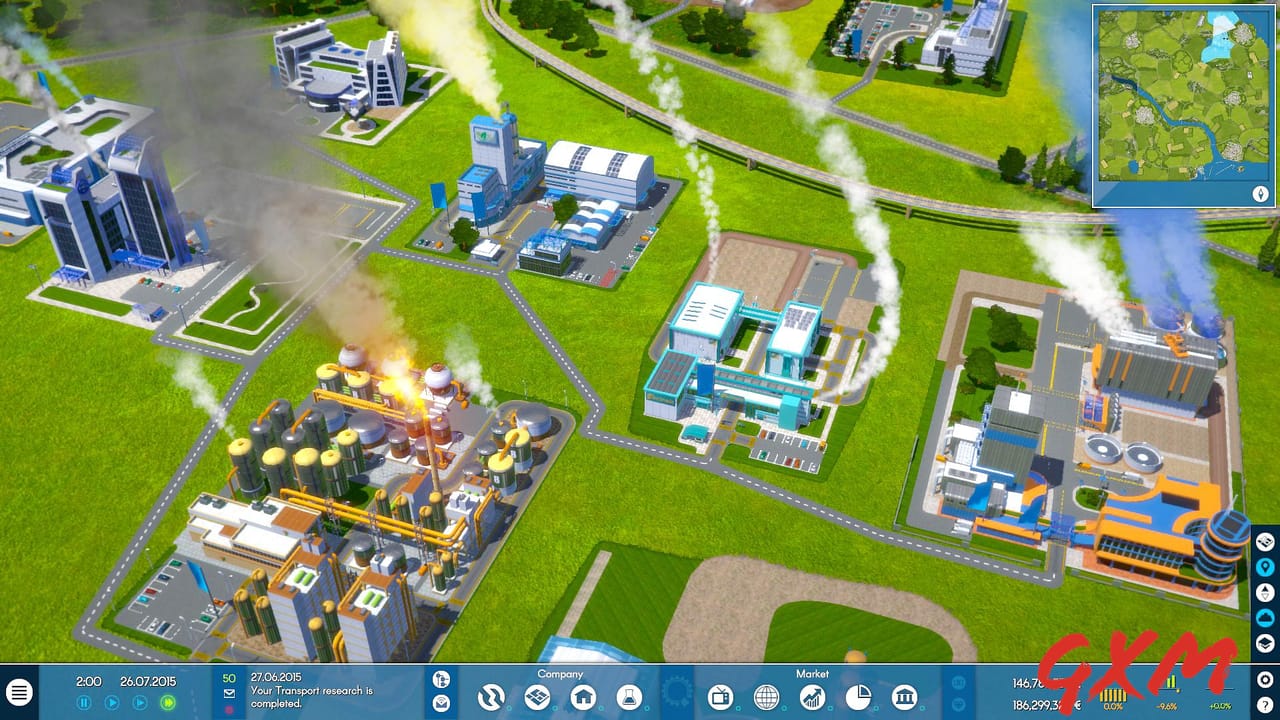Image resolution: width=1280 pixels, height=720 pixels.
Task: Click the swirl logistics icon in Company bar
Action: click(492, 698)
